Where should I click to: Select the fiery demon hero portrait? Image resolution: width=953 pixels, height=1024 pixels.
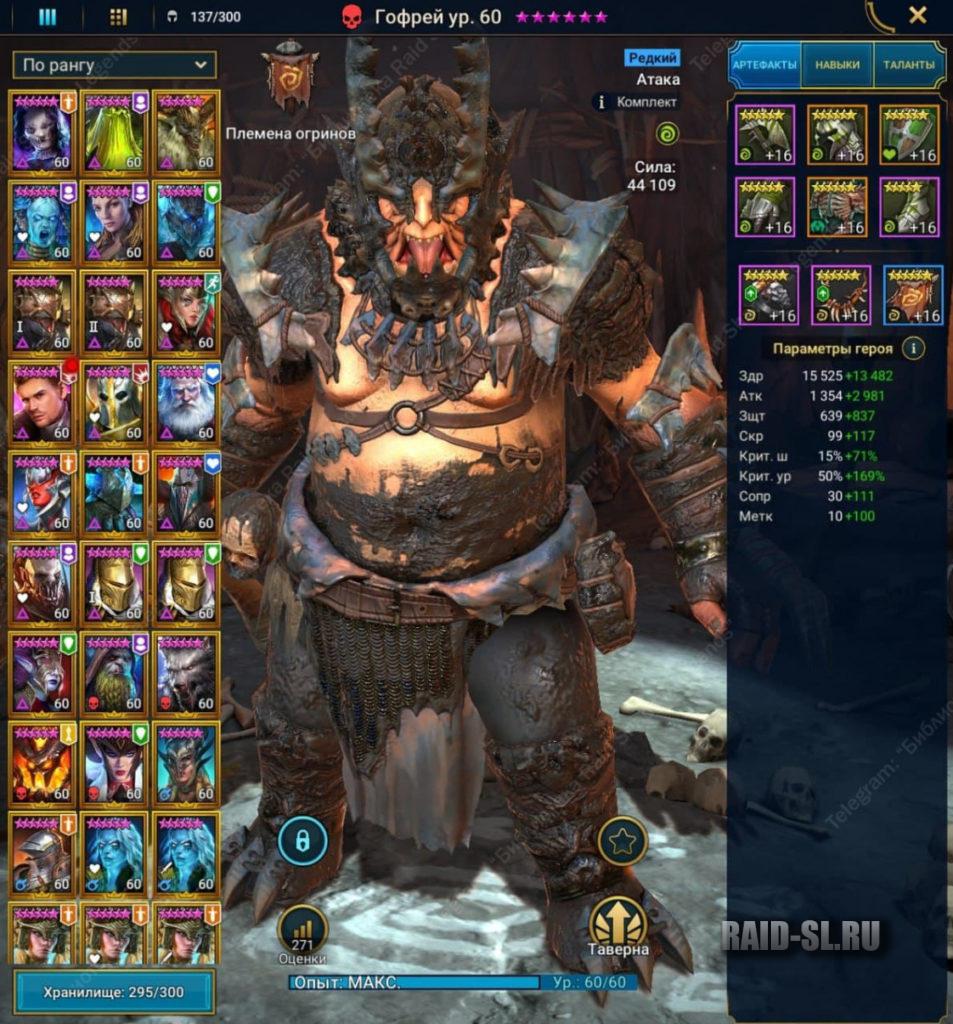click(x=42, y=764)
